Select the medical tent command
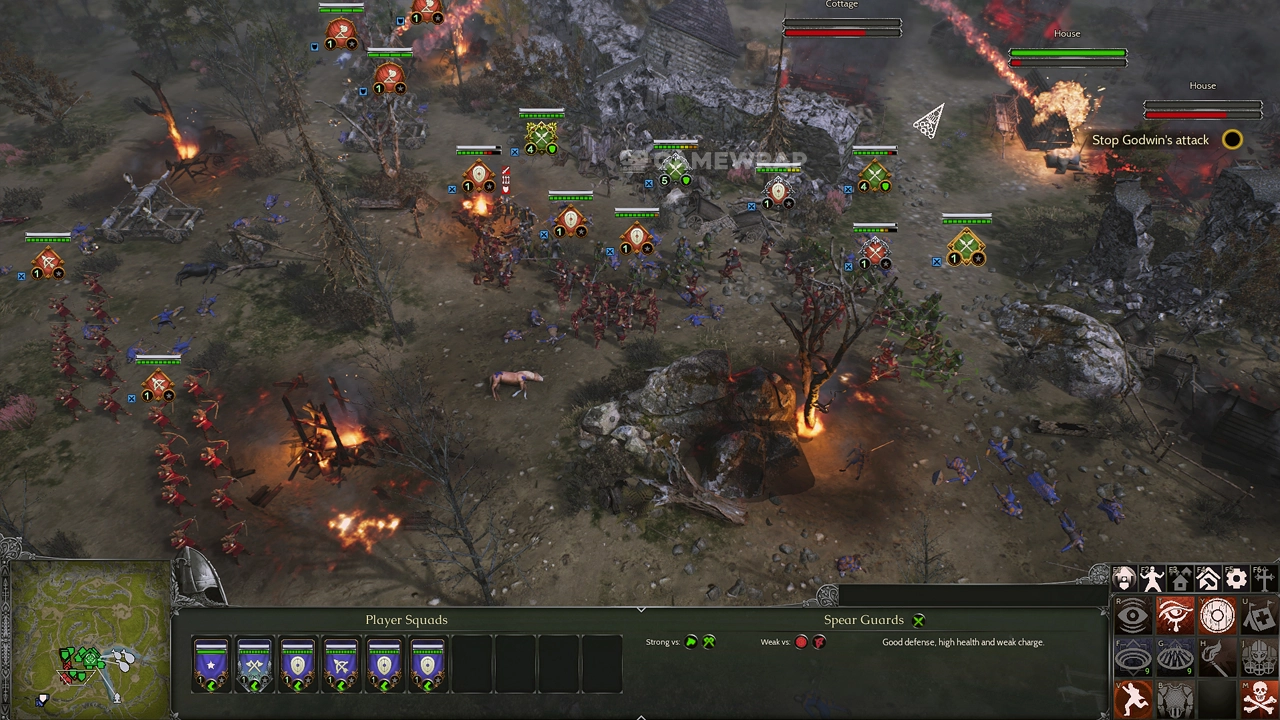 pos(1260,616)
